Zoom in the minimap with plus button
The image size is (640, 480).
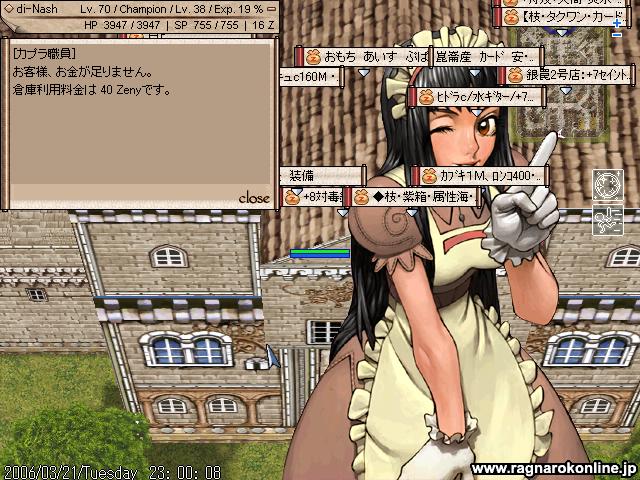pos(616,21)
